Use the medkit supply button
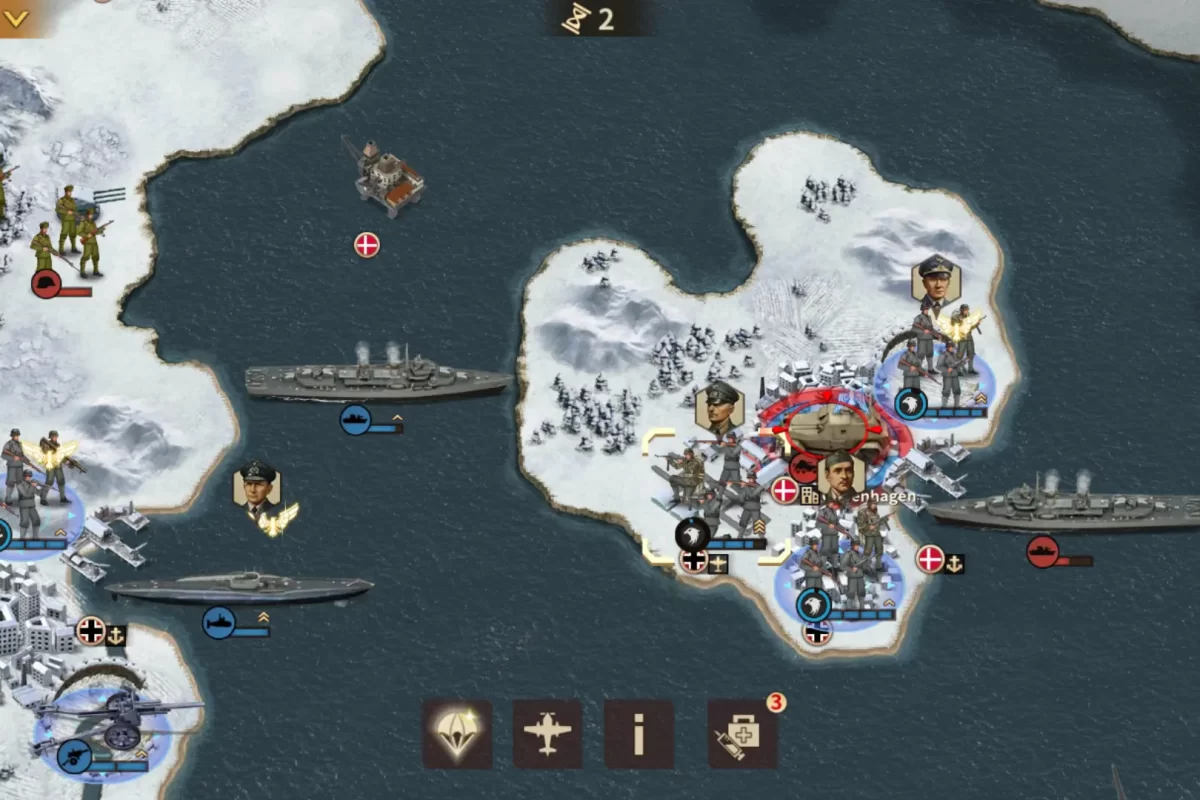Screen dimensions: 1200x800 click(742, 734)
